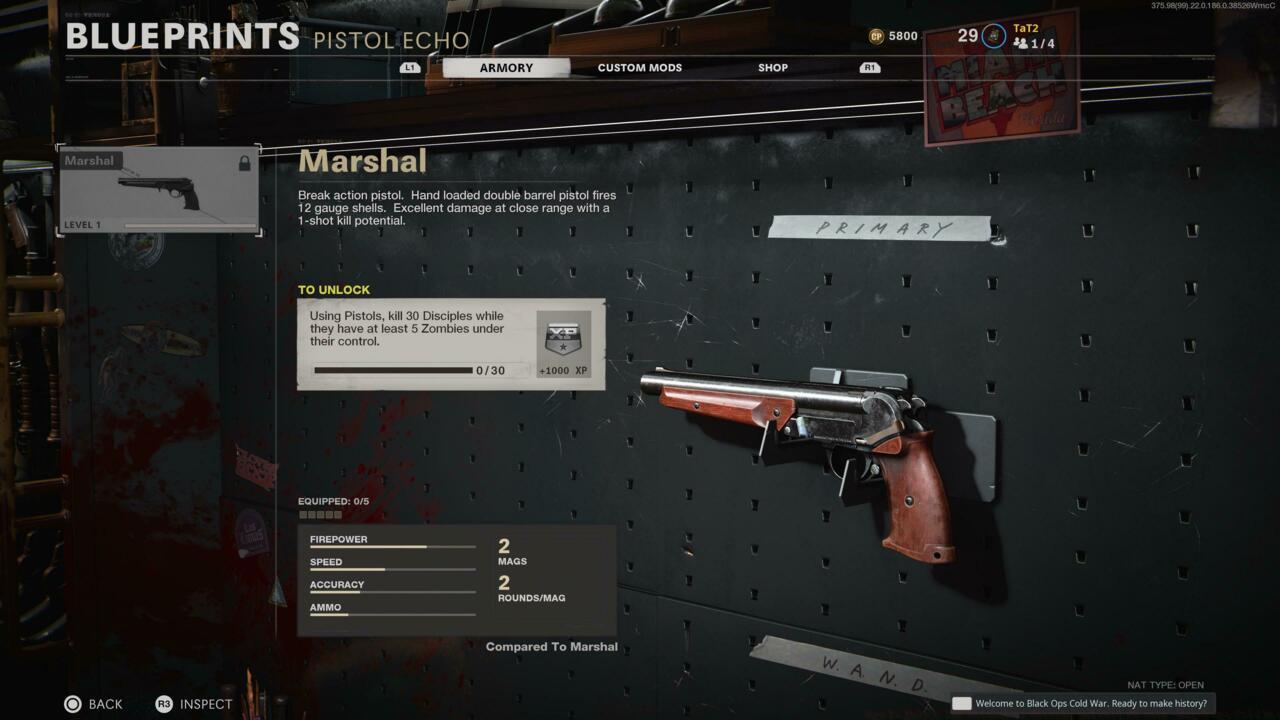The image size is (1280, 720).
Task: Open the Shop tab
Action: [x=771, y=67]
